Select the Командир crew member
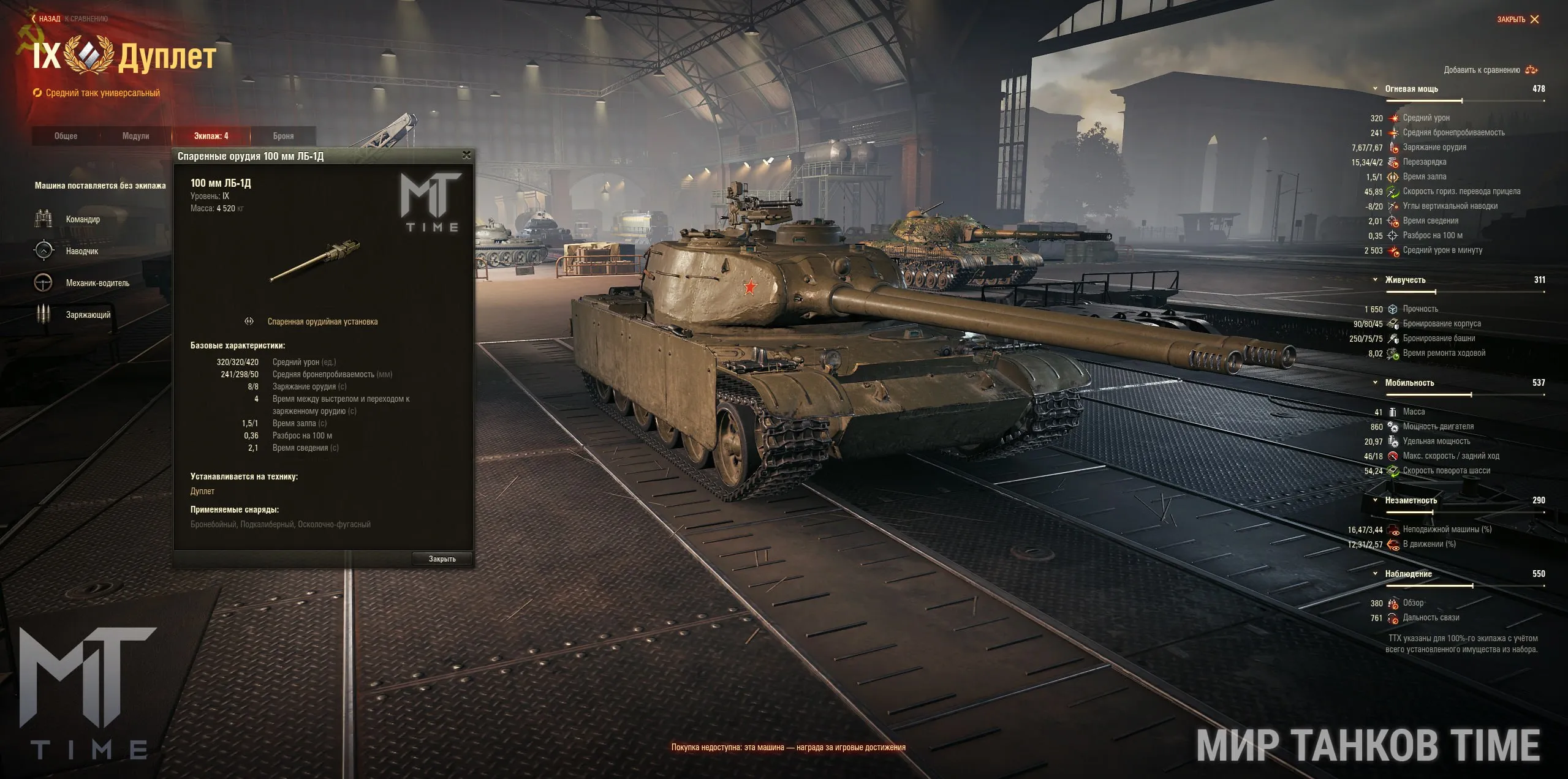This screenshot has width=1568, height=779. click(83, 219)
